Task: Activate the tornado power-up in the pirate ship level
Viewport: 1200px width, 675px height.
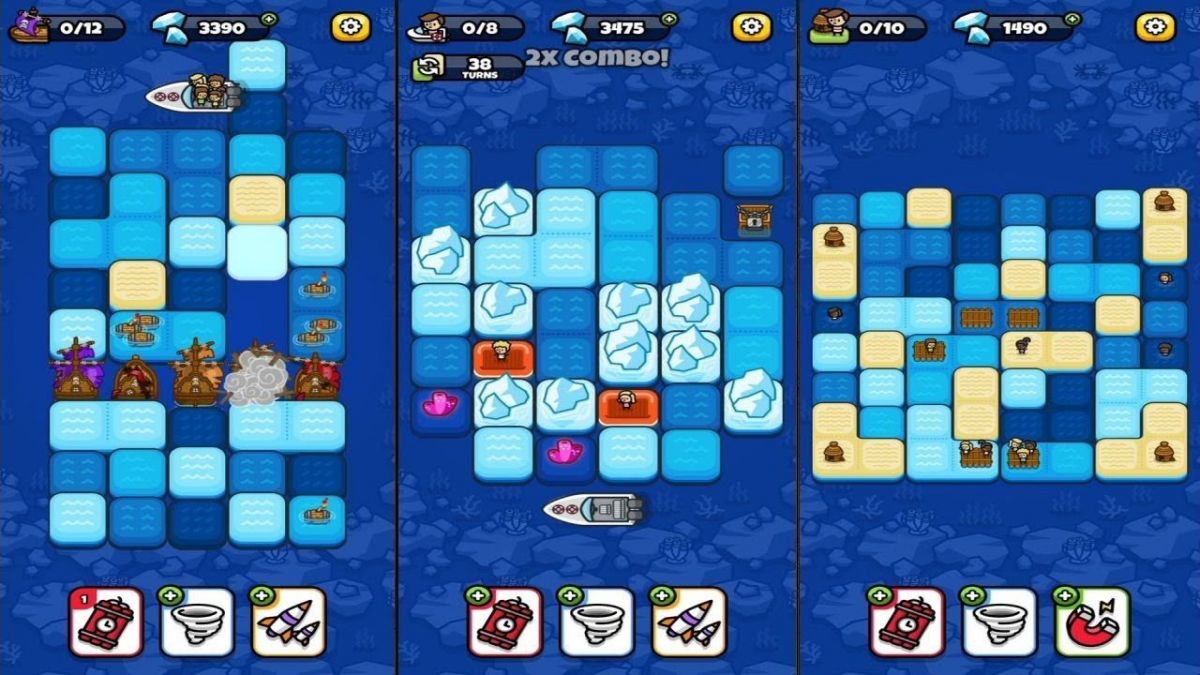Action: click(197, 622)
